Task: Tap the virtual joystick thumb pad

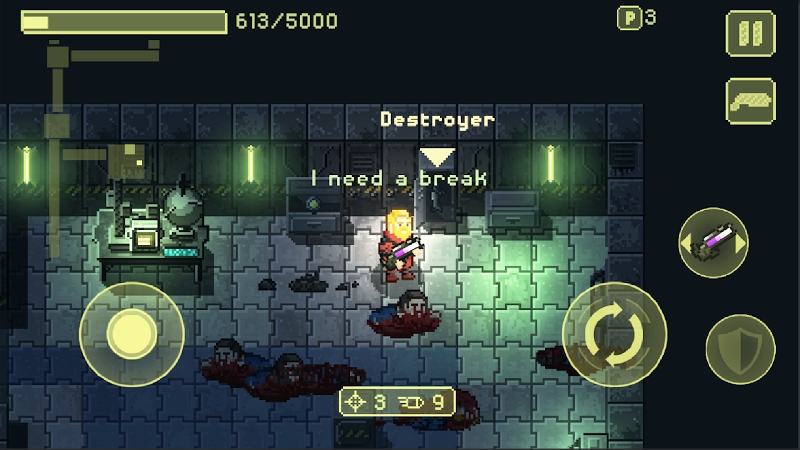Action: [x=131, y=334]
